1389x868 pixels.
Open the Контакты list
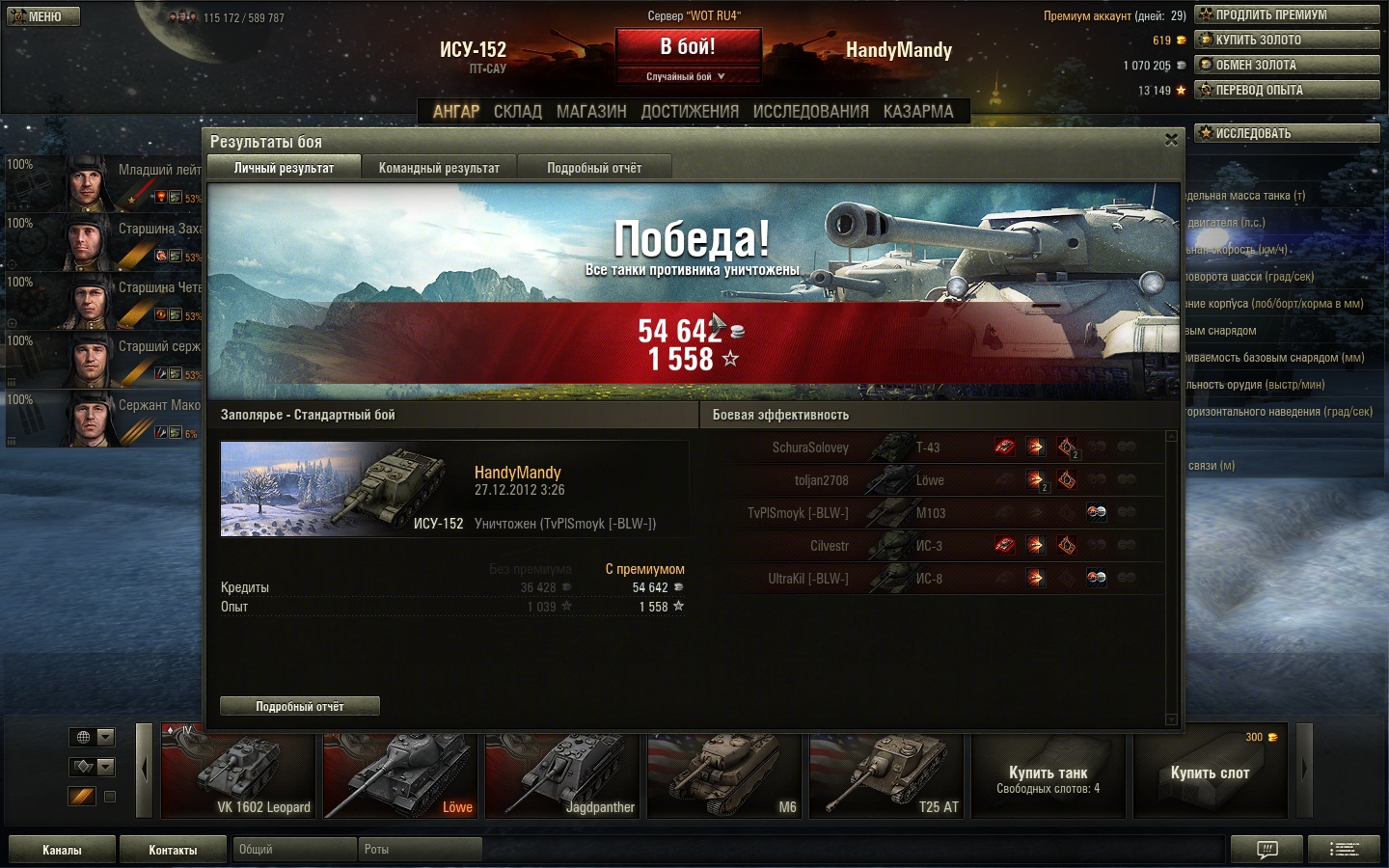point(173,850)
